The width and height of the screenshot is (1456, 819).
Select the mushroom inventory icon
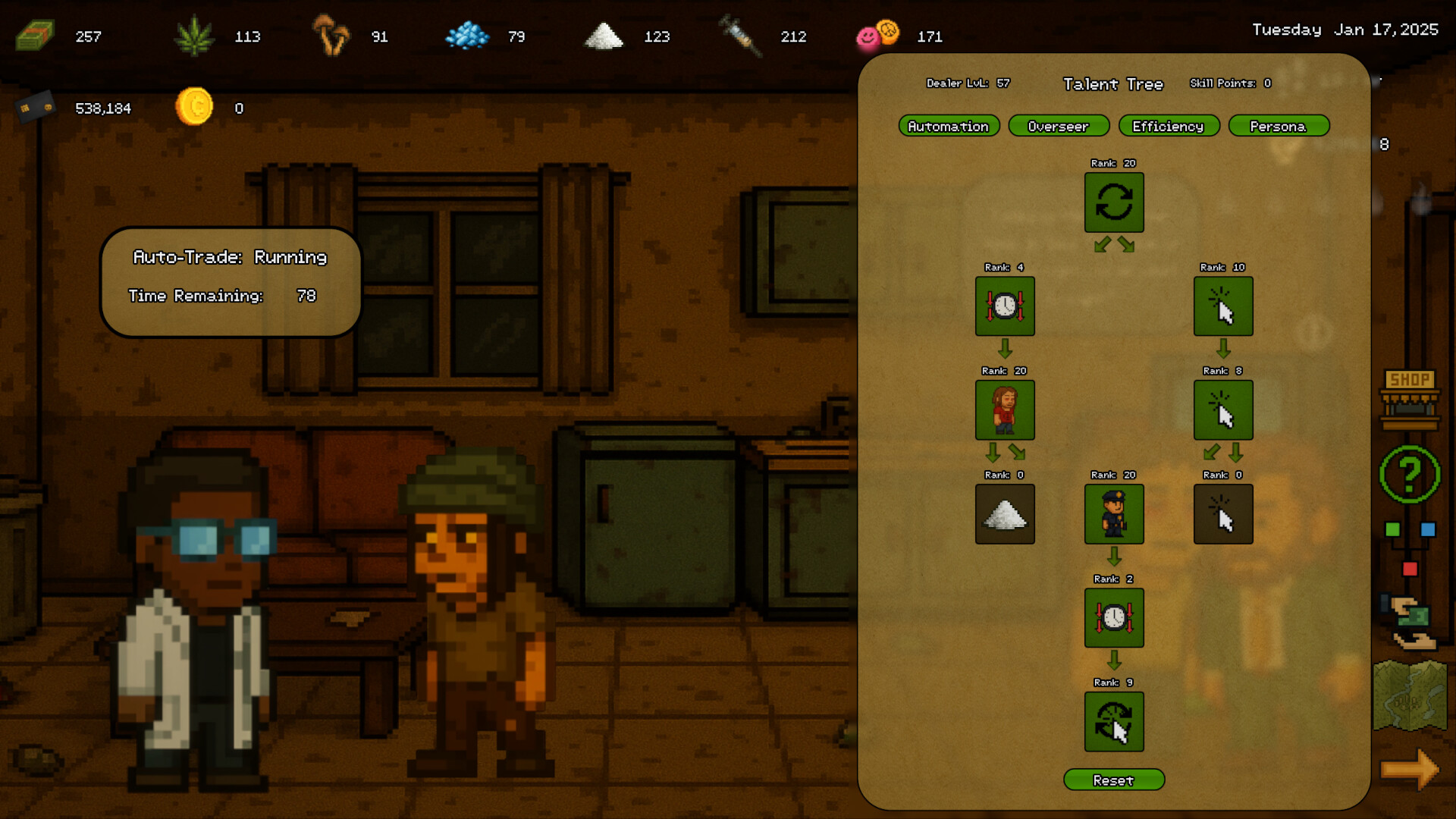pyautogui.click(x=331, y=36)
